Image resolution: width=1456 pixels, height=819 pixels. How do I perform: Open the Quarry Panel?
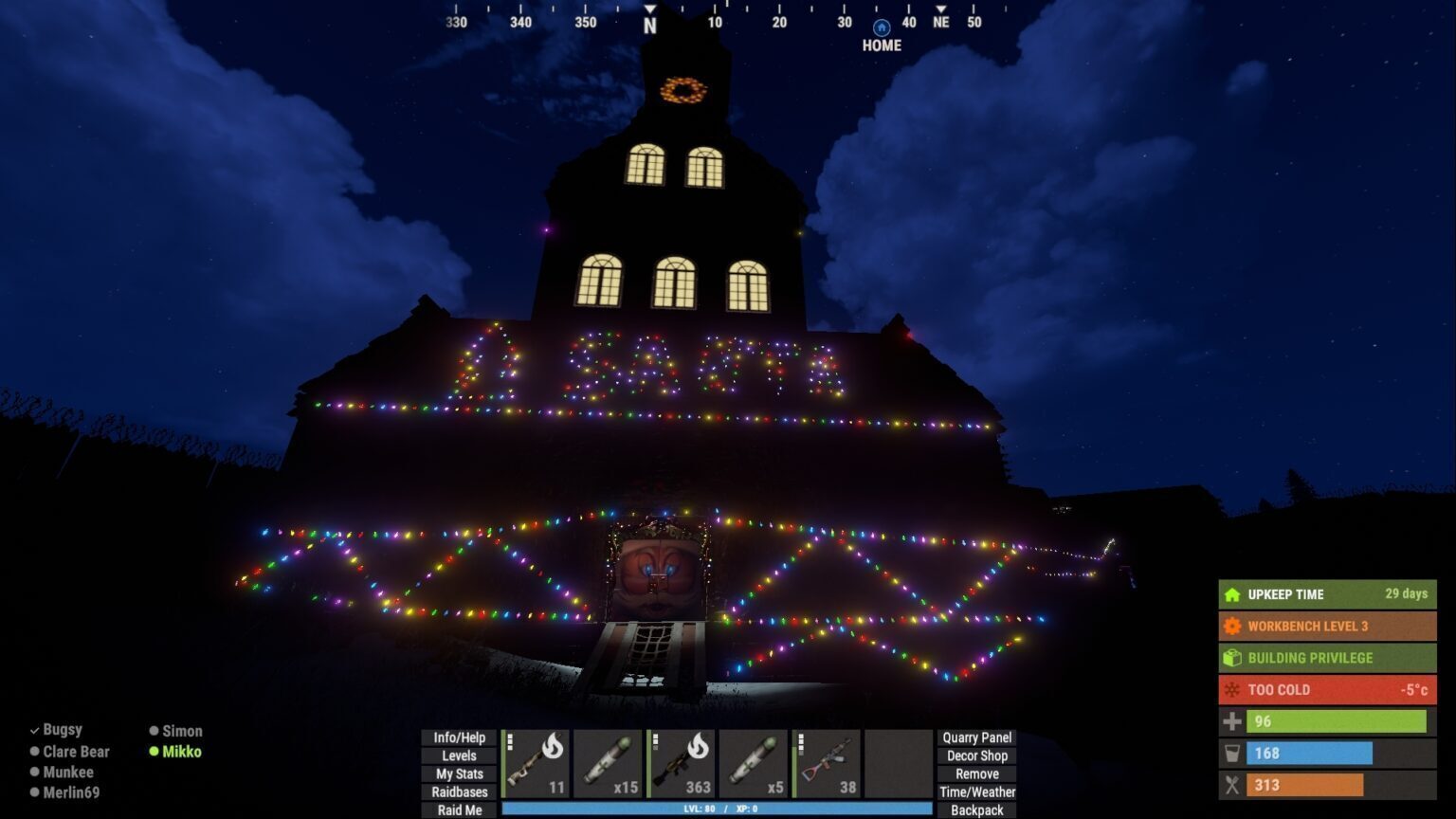(976, 737)
